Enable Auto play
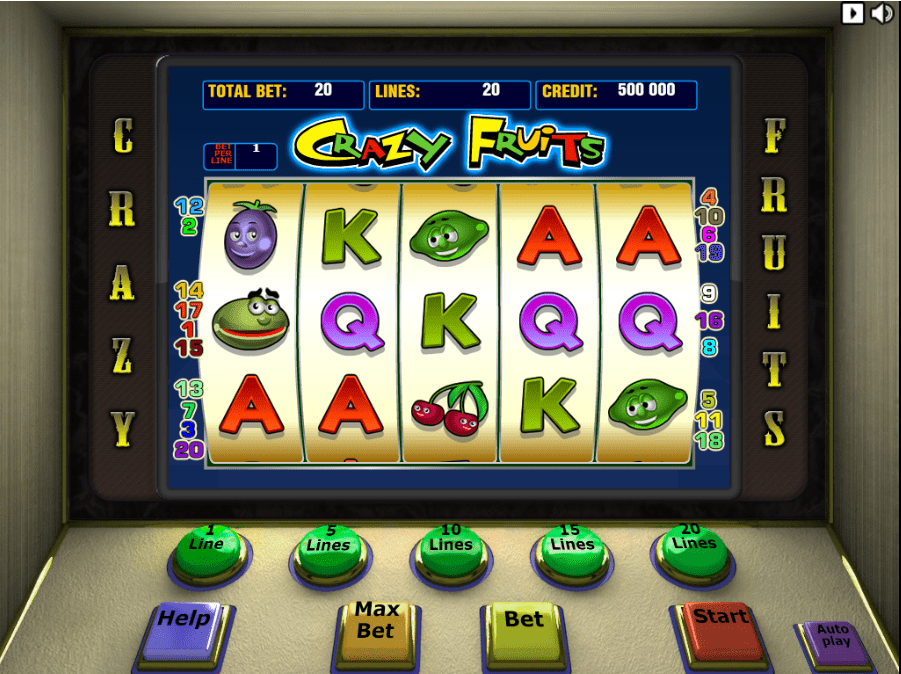901x674 pixels. tap(833, 640)
